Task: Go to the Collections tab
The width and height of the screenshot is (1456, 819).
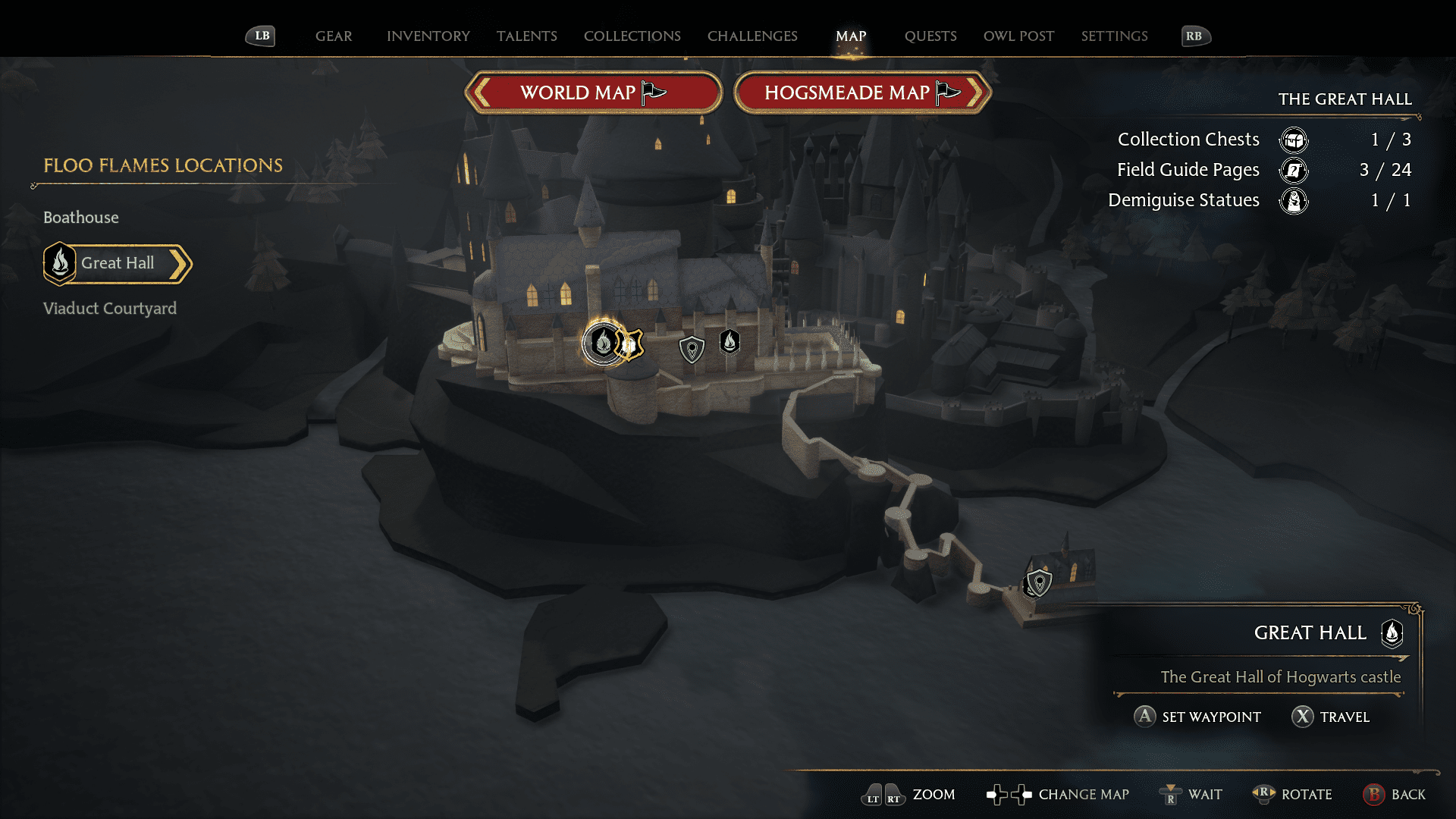Action: coord(632,36)
